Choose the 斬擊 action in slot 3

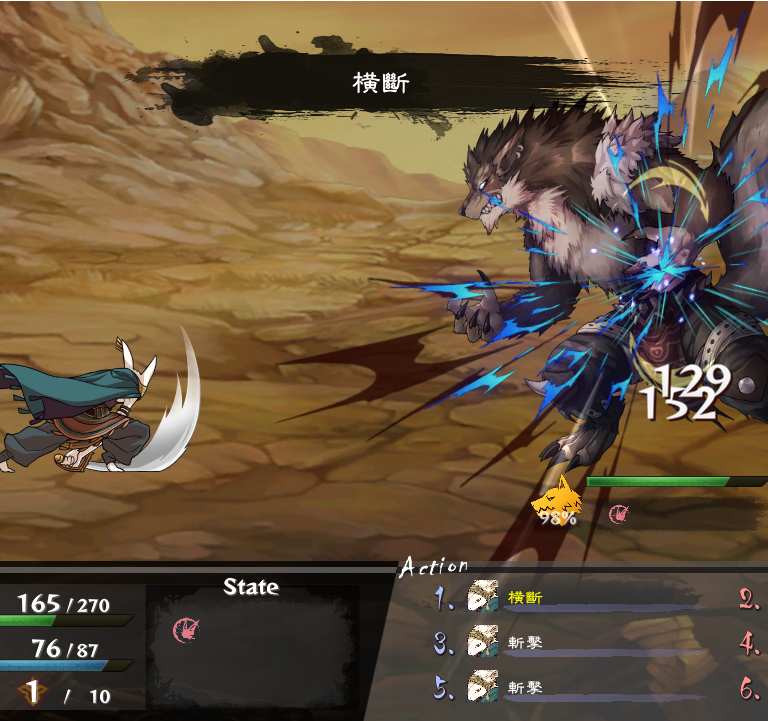coord(525,642)
